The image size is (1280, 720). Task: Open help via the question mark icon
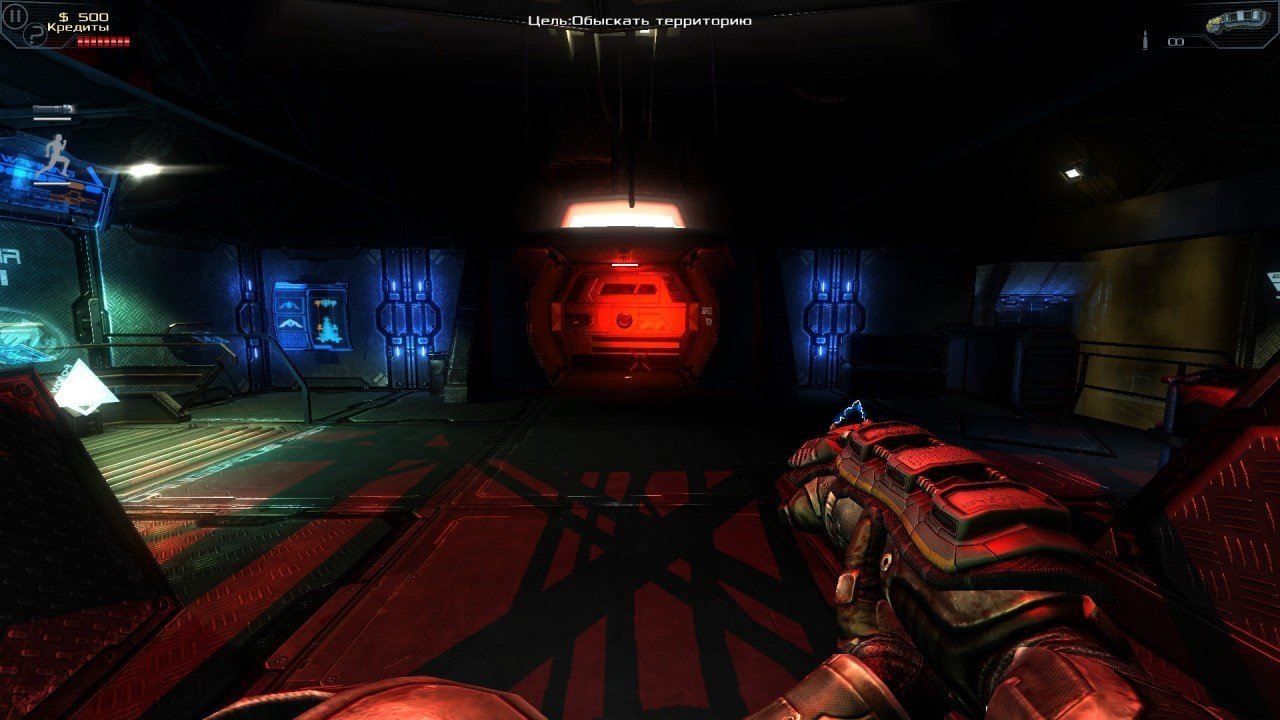coord(33,35)
